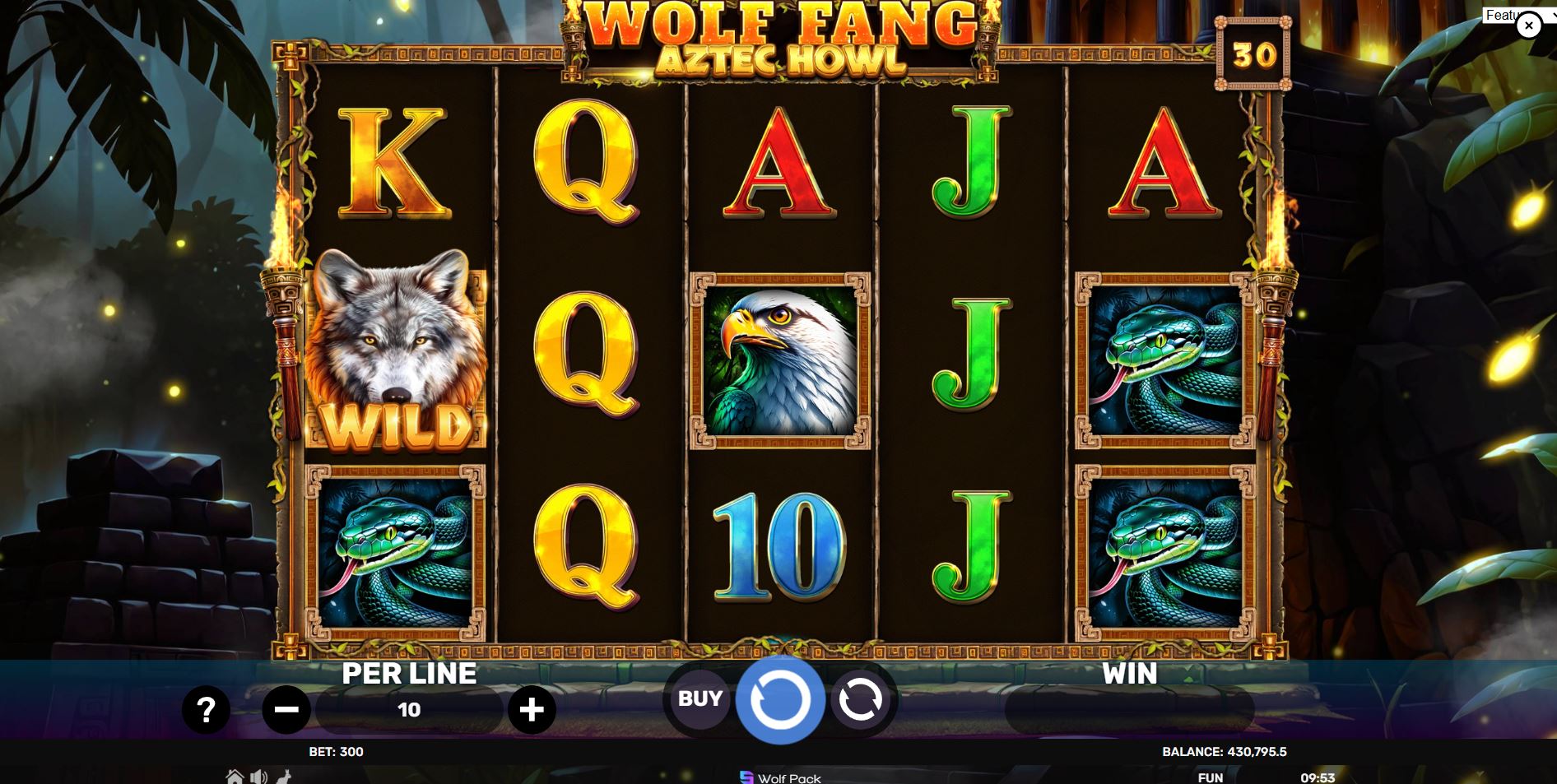Screen dimensions: 1557x784
Task: Start autoplay with the circular arrows icon
Action: coord(858,699)
